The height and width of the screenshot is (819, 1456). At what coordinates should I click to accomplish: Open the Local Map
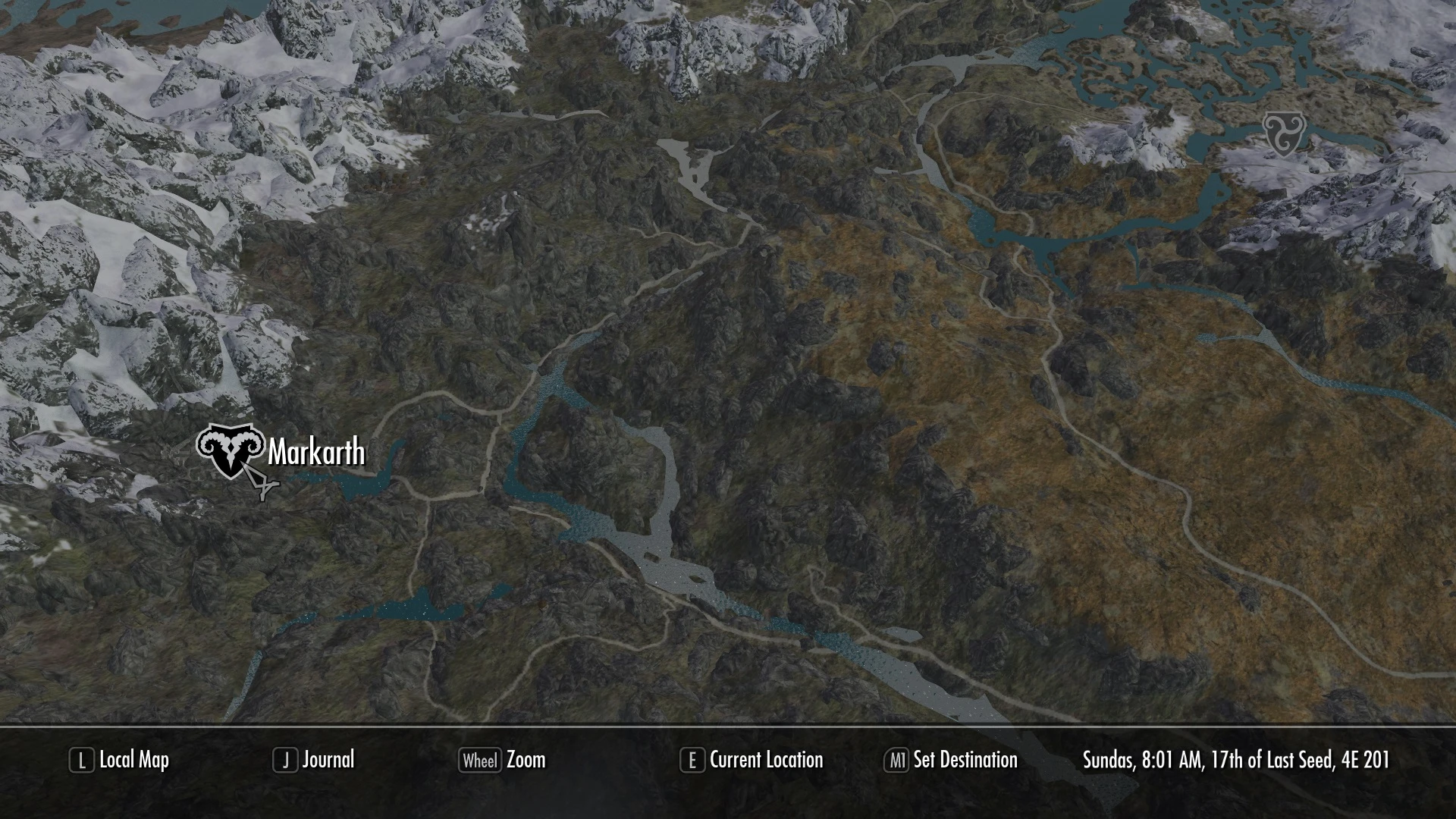pyautogui.click(x=135, y=761)
